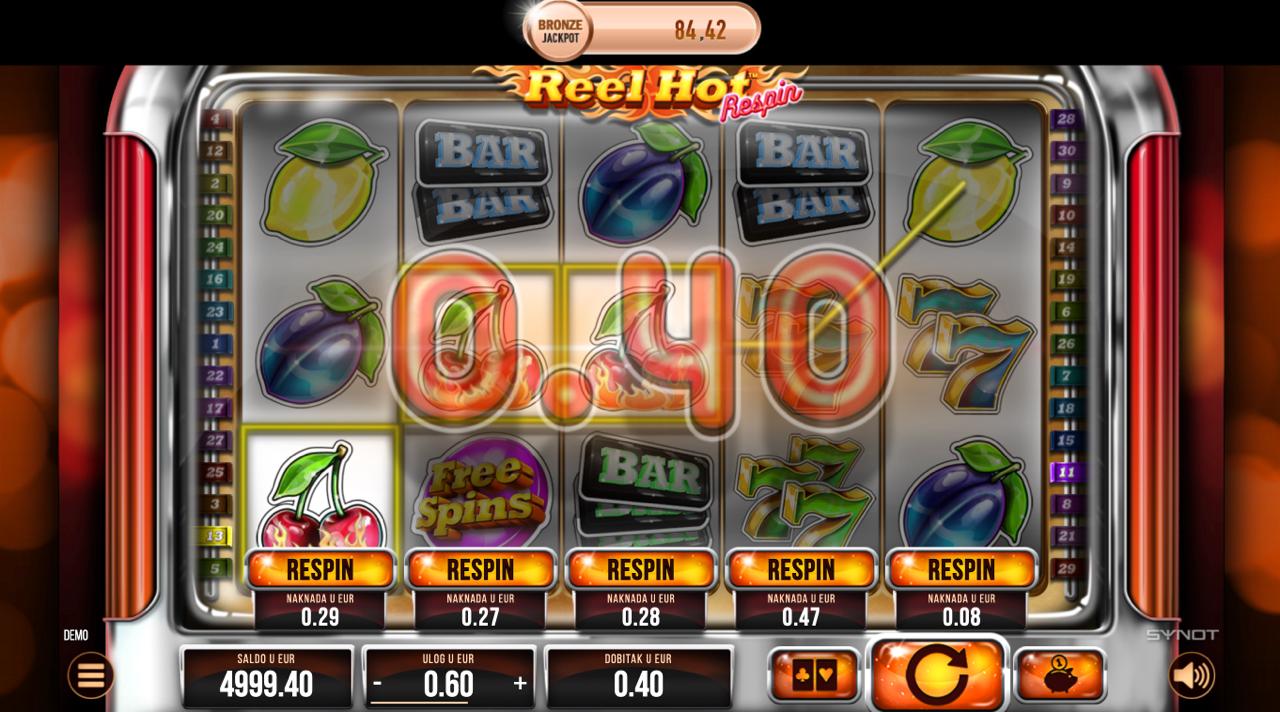This screenshot has width=1280, height=712.
Task: Select payline number 11 marker
Action: click(x=1066, y=472)
